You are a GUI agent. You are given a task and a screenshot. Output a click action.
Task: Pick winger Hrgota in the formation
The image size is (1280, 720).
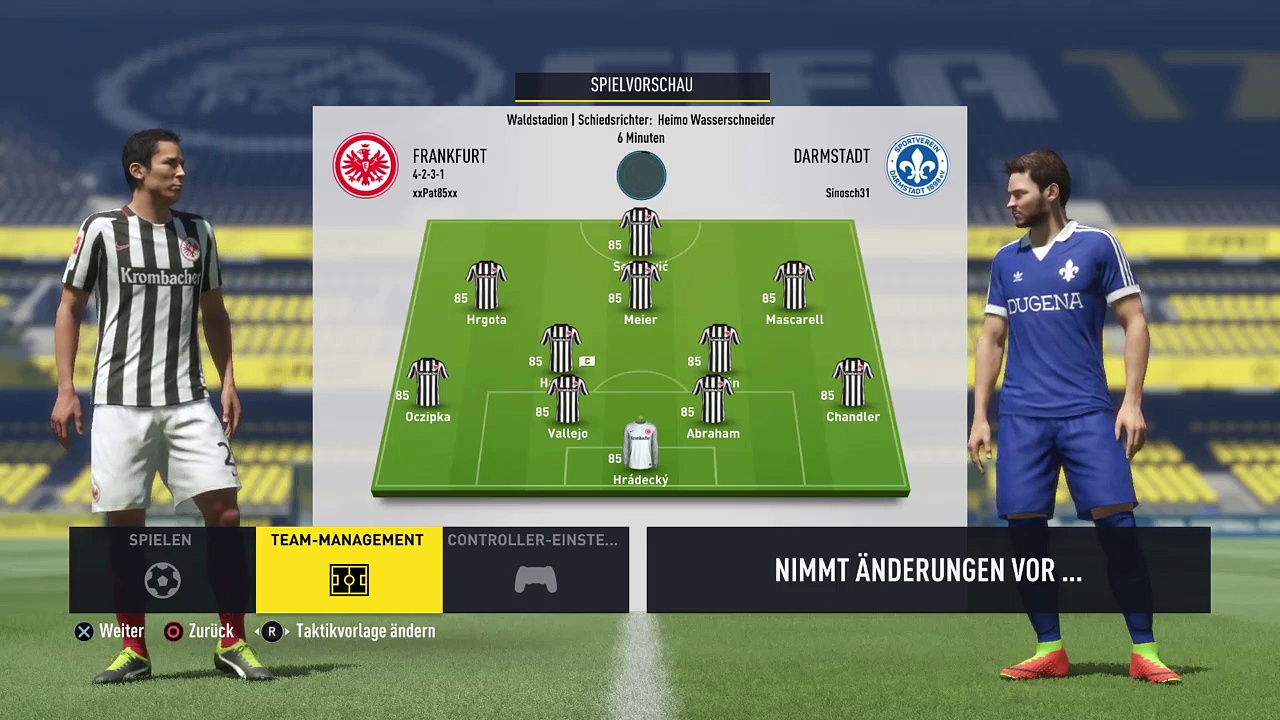coord(487,287)
